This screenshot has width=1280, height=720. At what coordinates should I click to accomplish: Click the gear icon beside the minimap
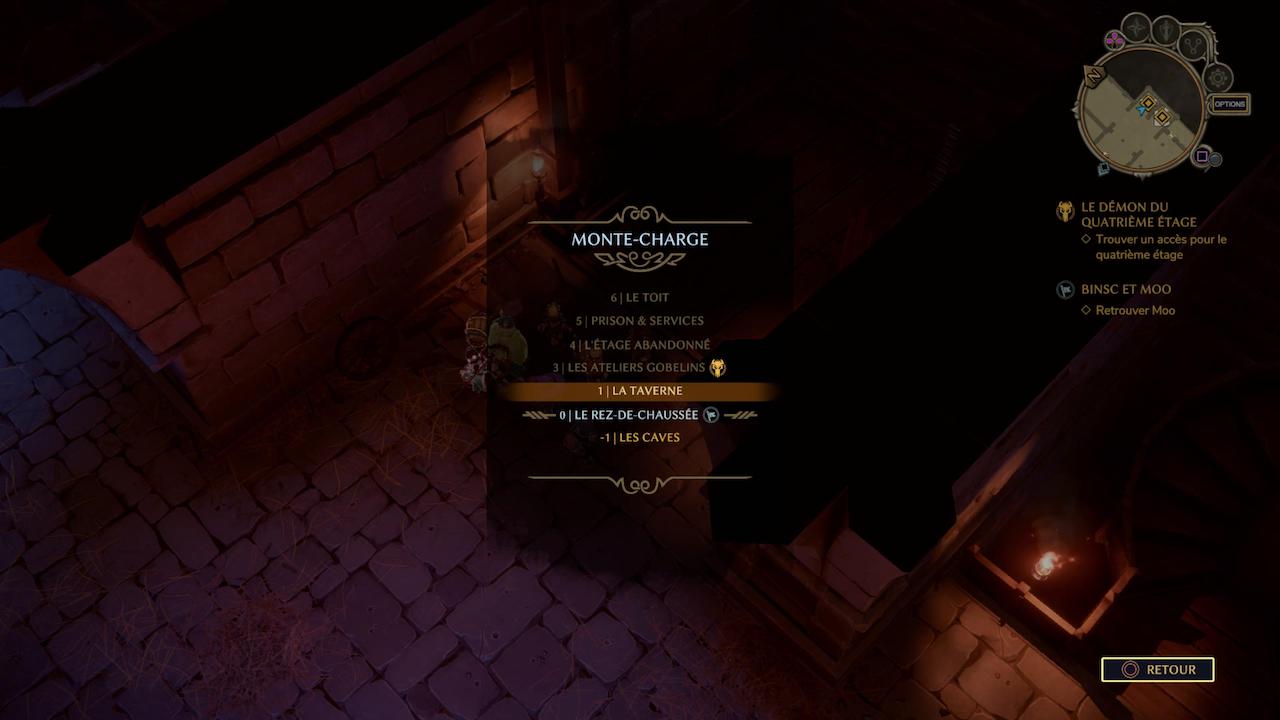point(1218,77)
